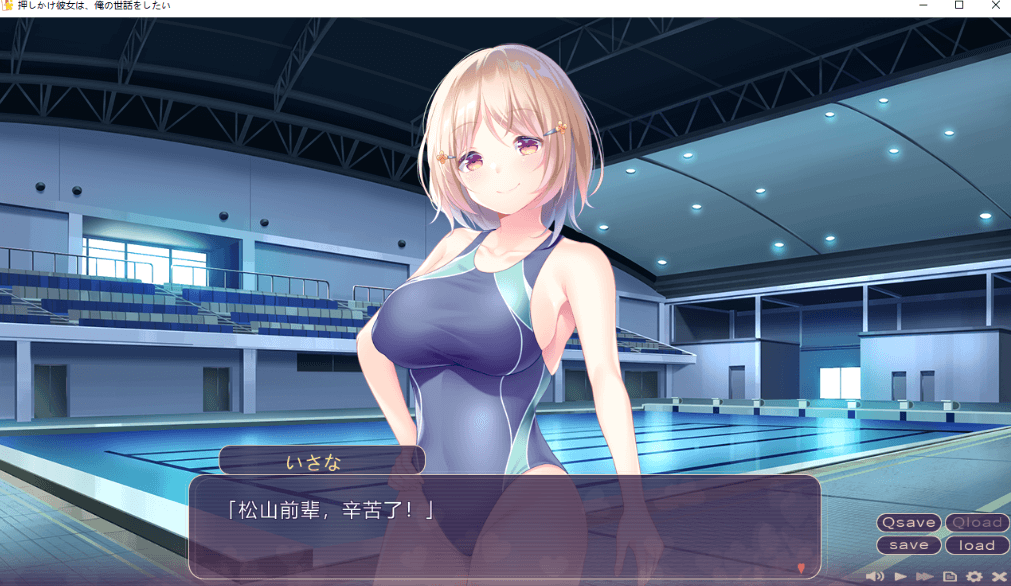
Task: Maximize the game window
Action: pyautogui.click(x=959, y=6)
